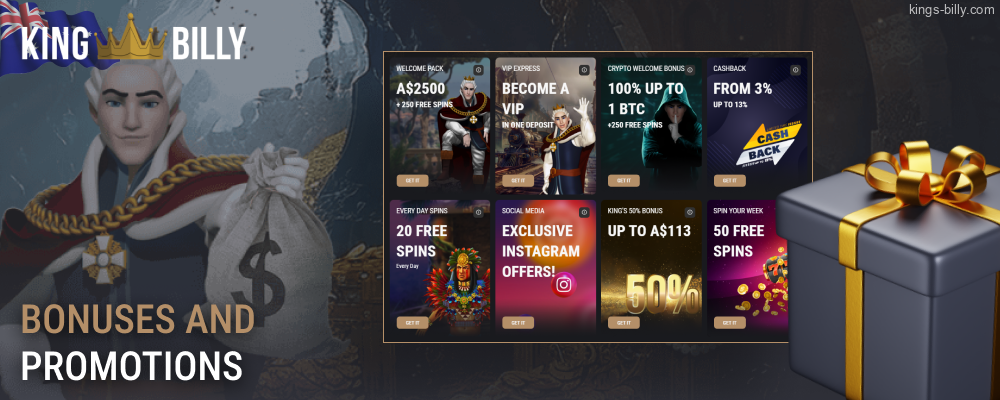View Cashback promotion details icon
The height and width of the screenshot is (400, 1000).
796,70
